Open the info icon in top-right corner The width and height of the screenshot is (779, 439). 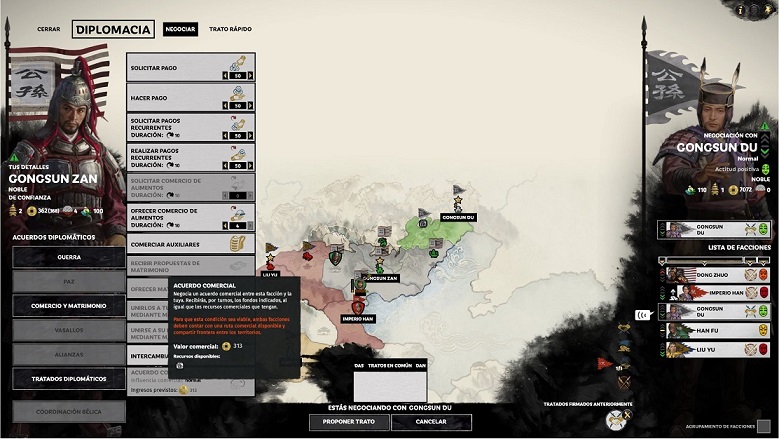tap(738, 9)
